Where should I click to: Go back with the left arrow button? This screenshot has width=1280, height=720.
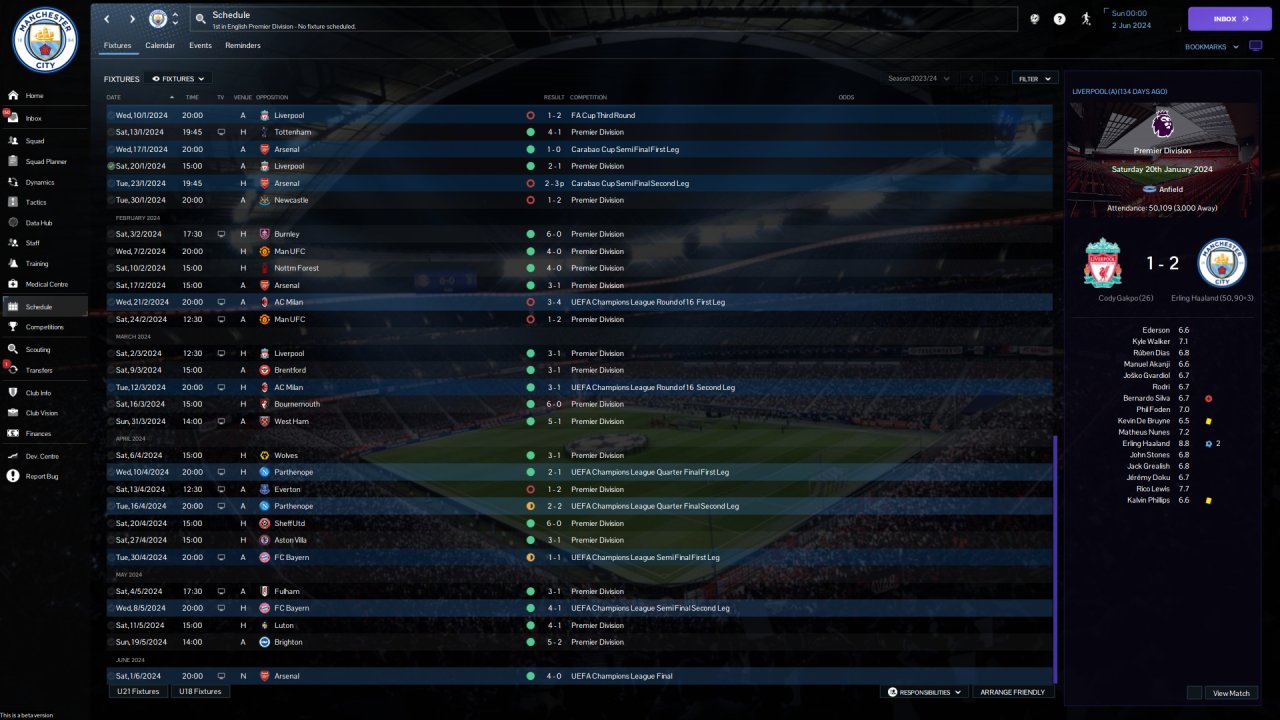(x=107, y=19)
